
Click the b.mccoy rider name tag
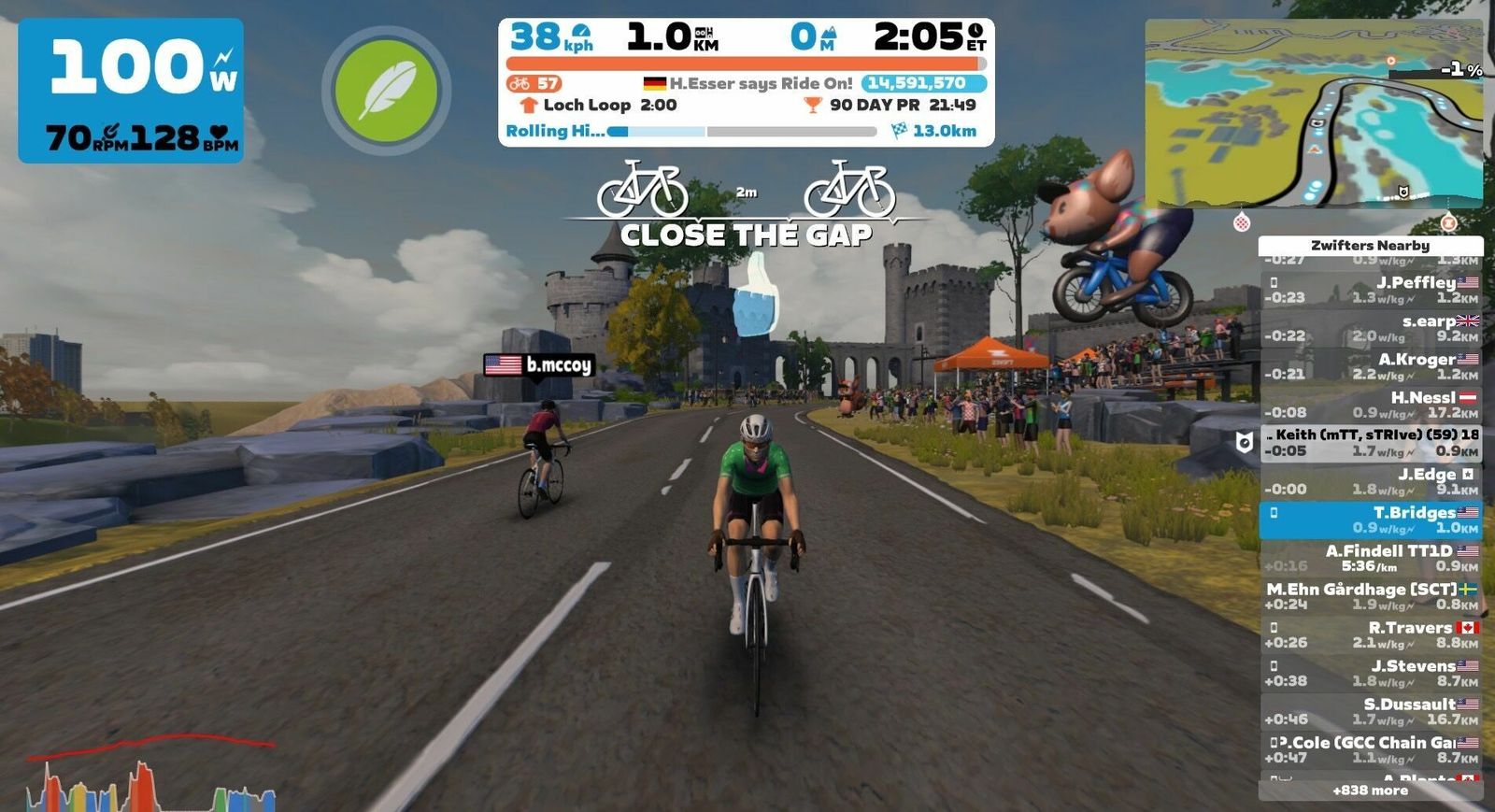click(539, 364)
